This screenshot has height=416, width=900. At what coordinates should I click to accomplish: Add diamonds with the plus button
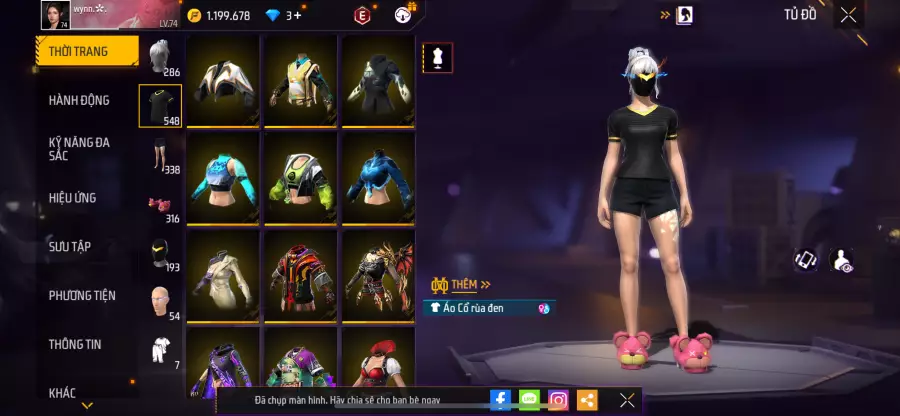(297, 15)
